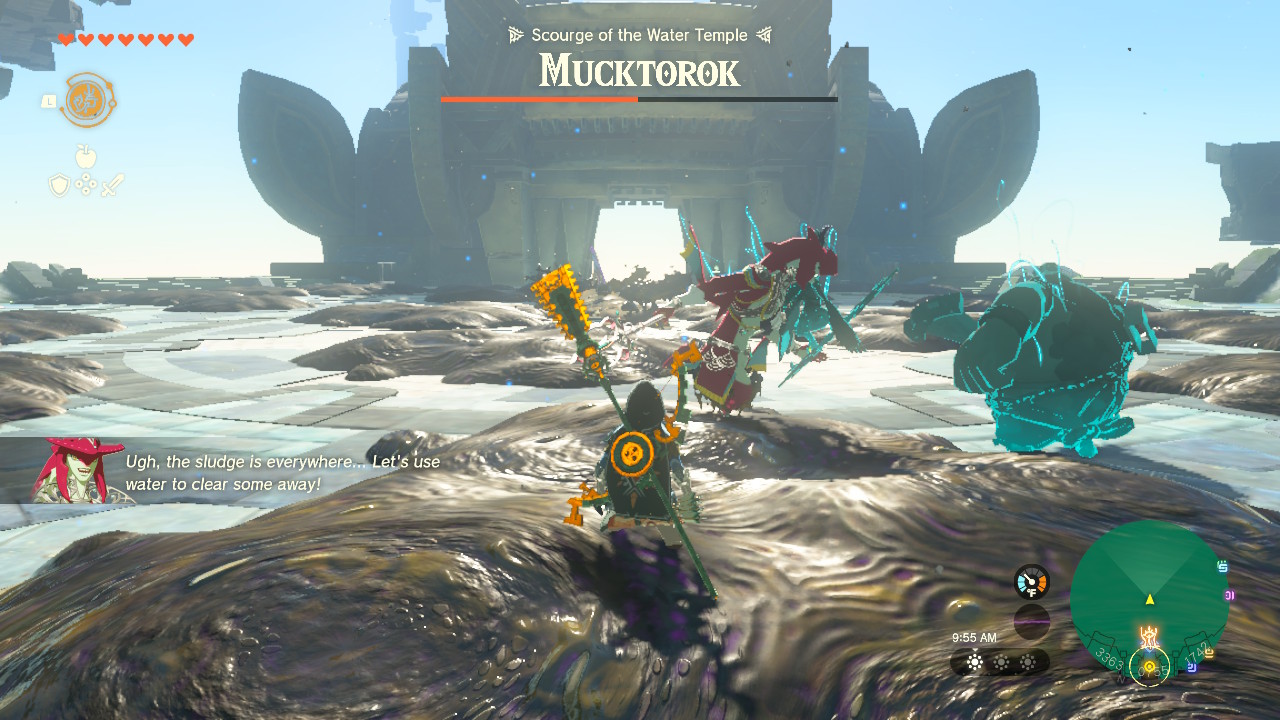Click the first sunny weather forecast icon
The width and height of the screenshot is (1280, 720).
(974, 661)
